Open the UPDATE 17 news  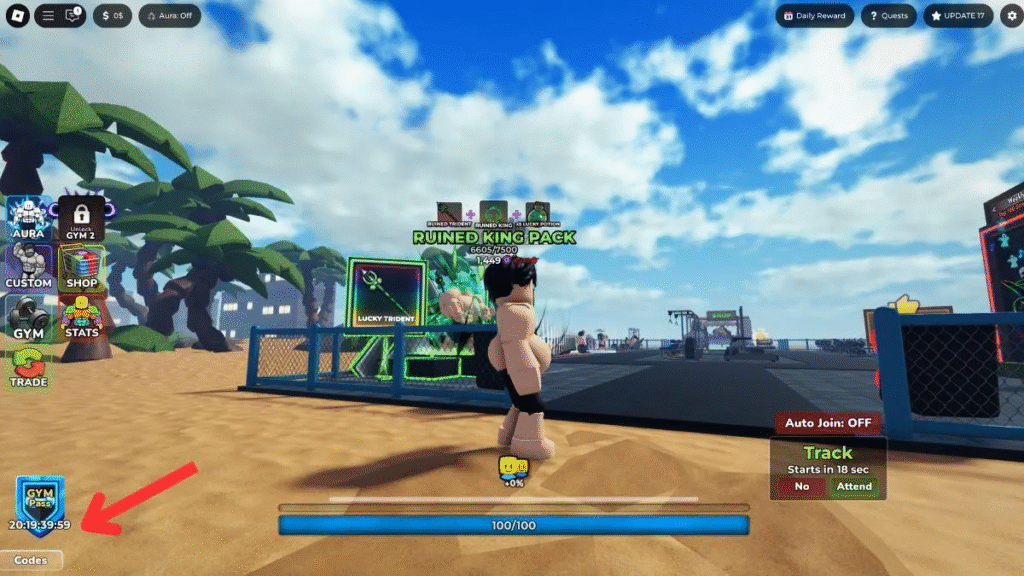point(959,16)
